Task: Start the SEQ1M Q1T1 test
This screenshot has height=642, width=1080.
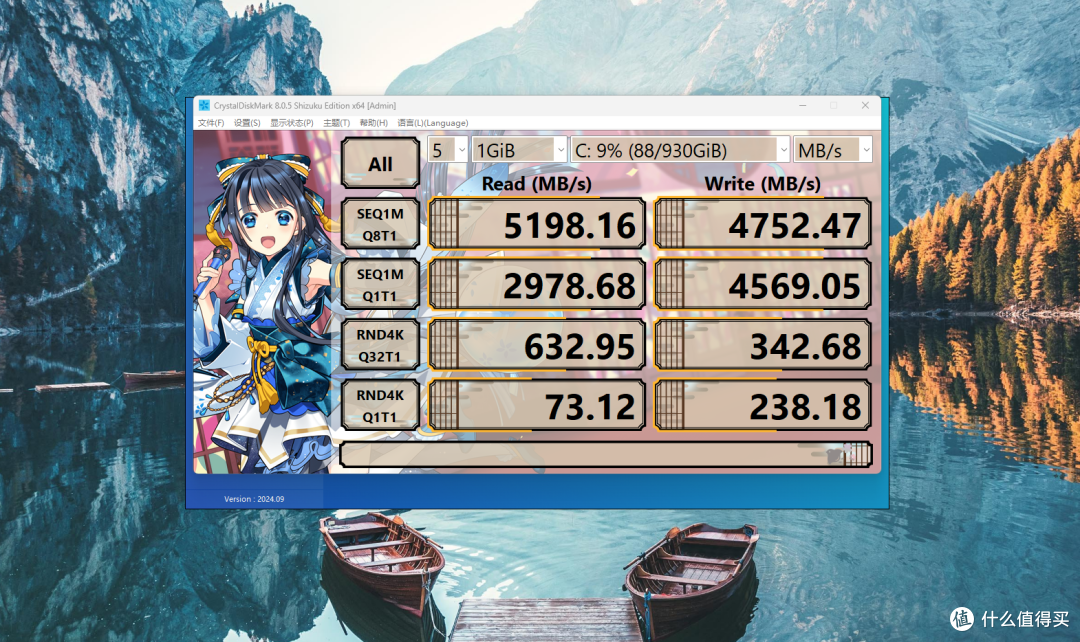Action: tap(380, 285)
